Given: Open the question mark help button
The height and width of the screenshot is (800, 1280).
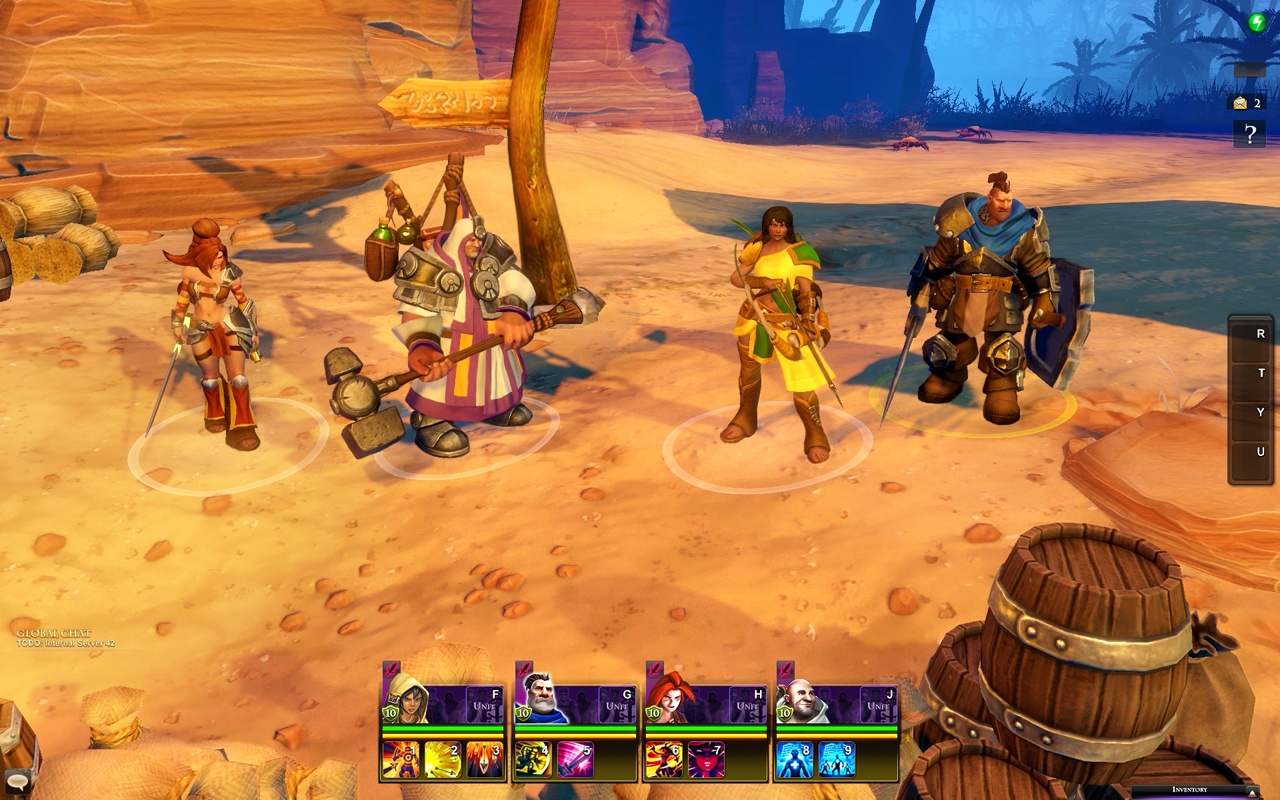Looking at the screenshot, I should pyautogui.click(x=1249, y=133).
